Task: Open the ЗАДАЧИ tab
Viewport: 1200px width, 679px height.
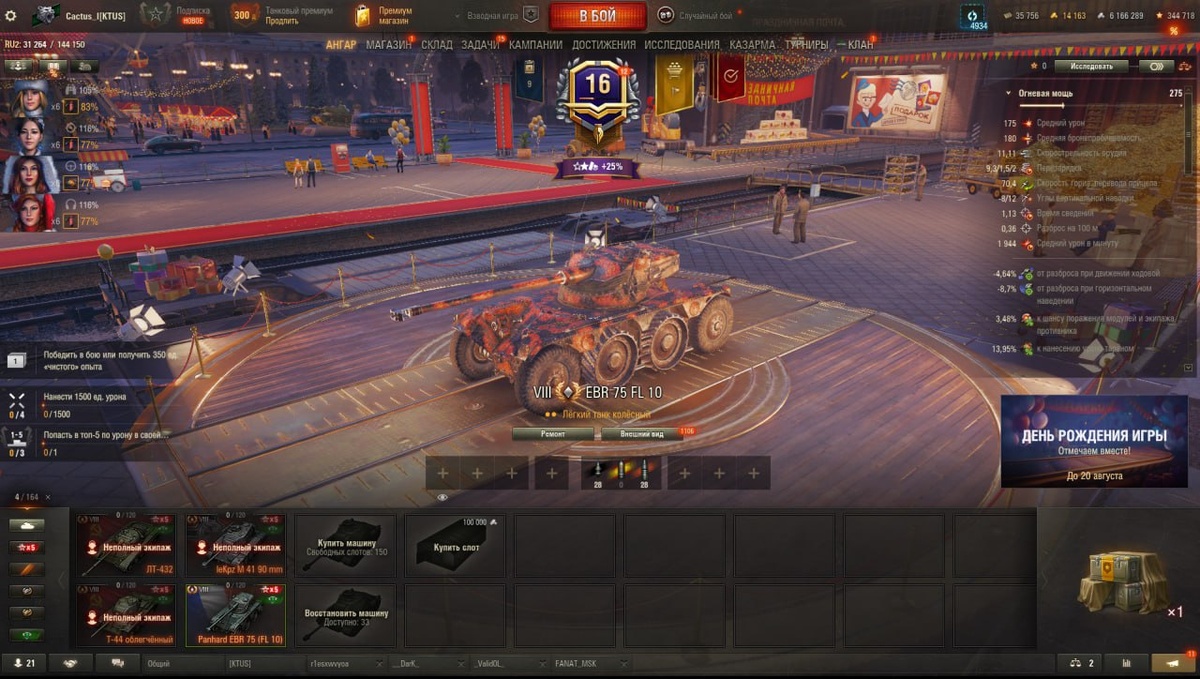Action: tap(480, 45)
